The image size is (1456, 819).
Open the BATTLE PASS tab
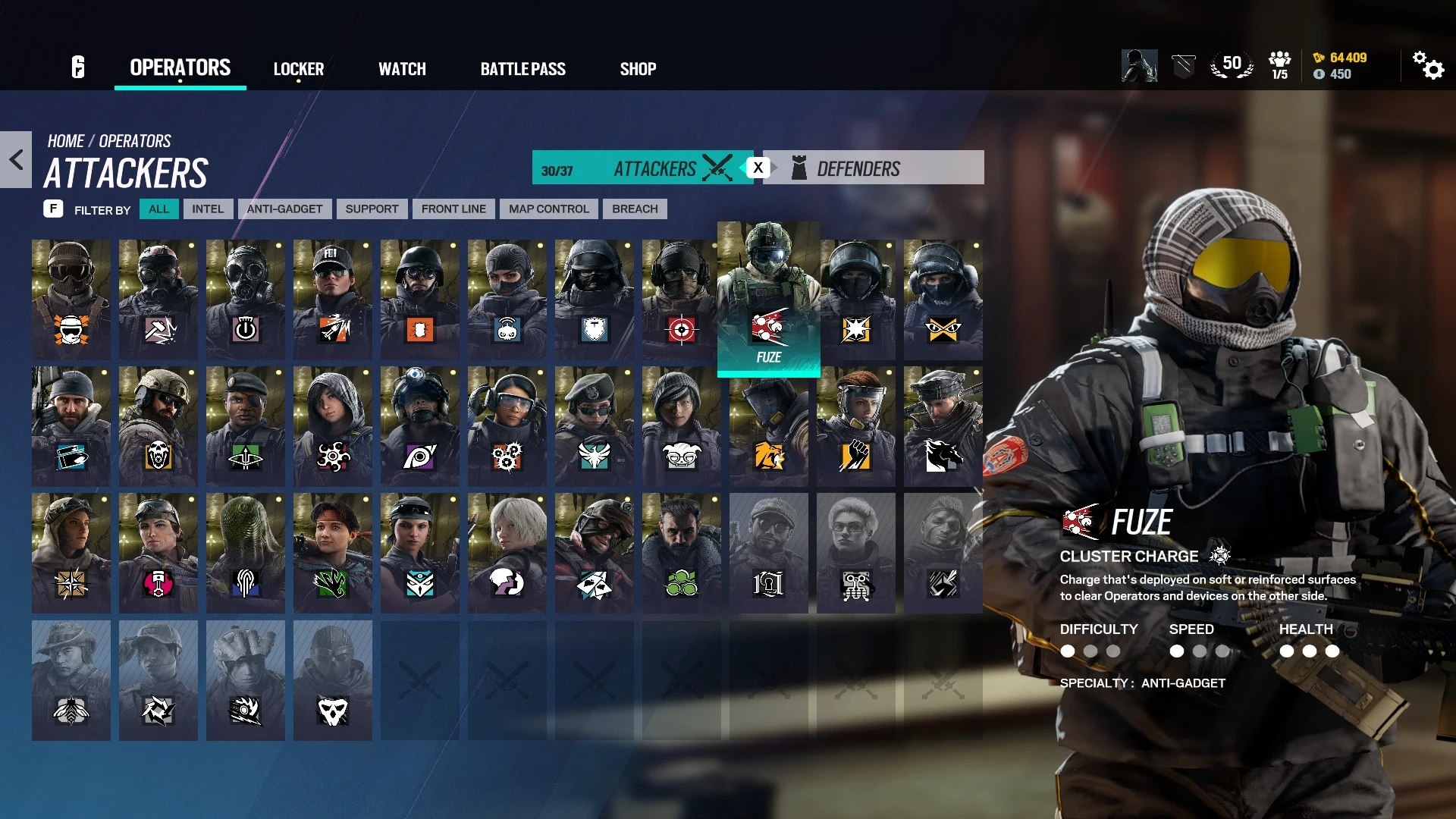click(x=522, y=68)
